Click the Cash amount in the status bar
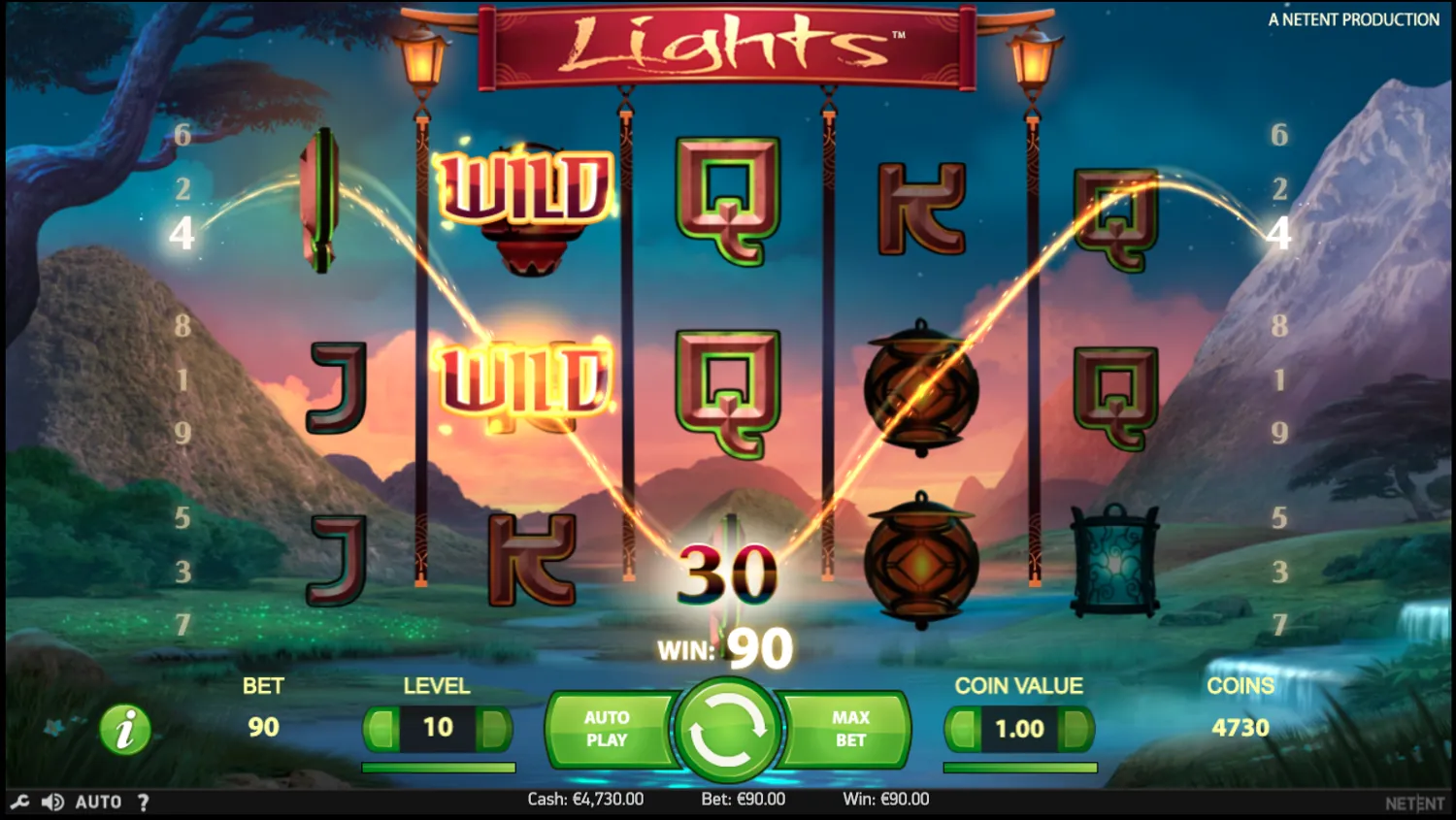The height and width of the screenshot is (820, 1456). [583, 799]
